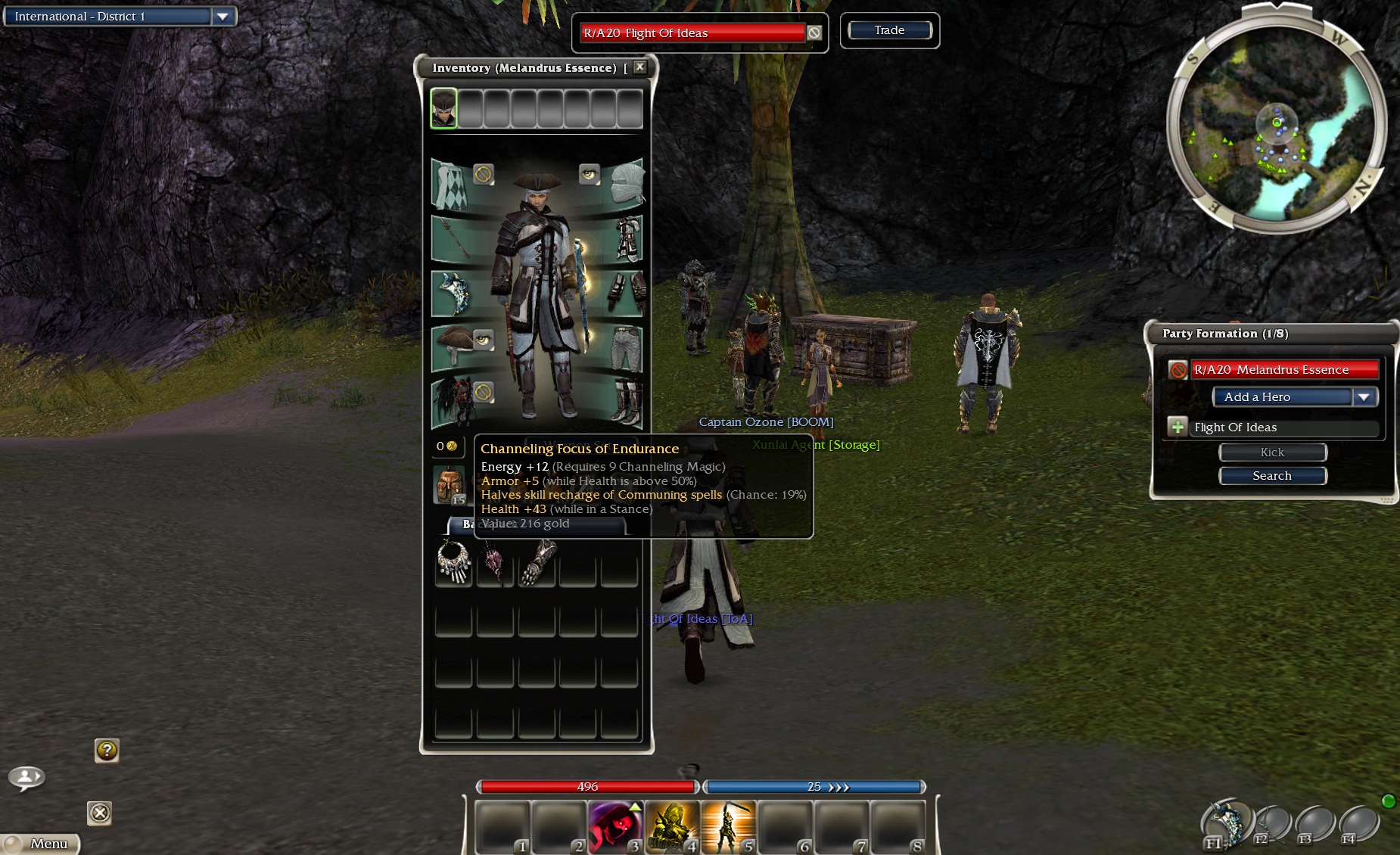The height and width of the screenshot is (855, 1400).
Task: Accept Flight Of Ideas with green plus
Action: point(1178,427)
